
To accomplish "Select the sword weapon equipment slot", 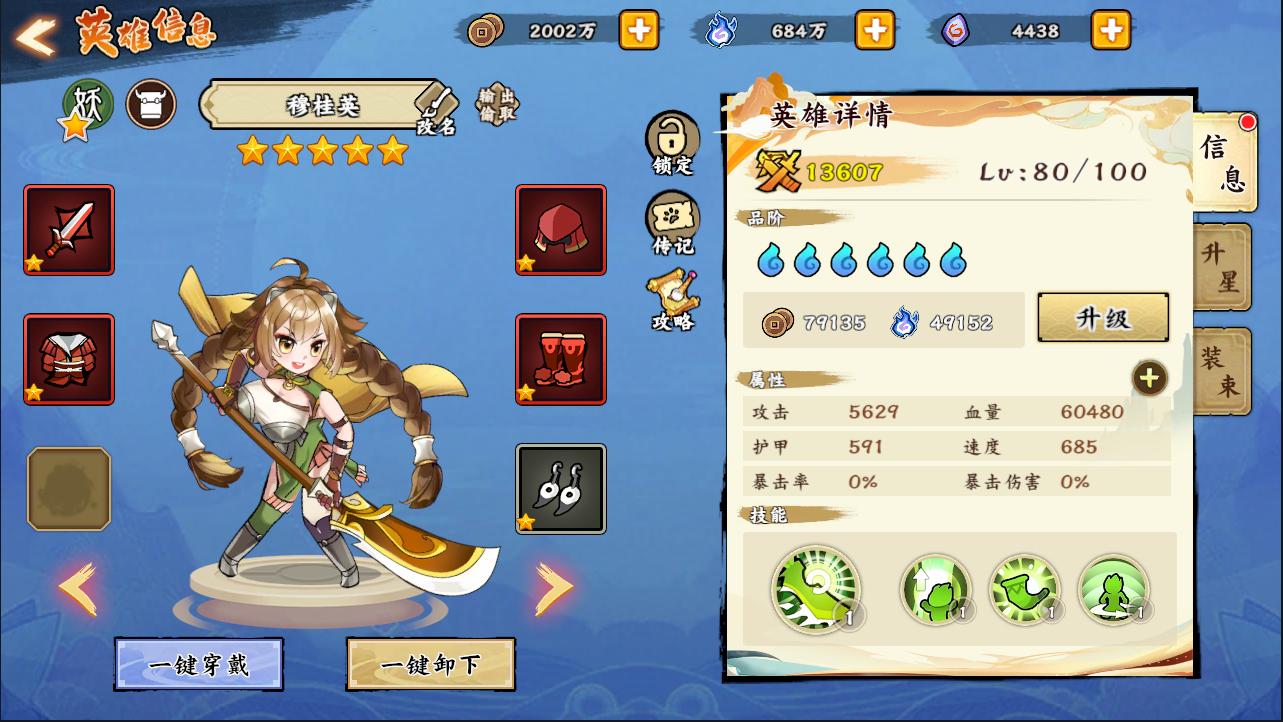I will click(x=69, y=230).
